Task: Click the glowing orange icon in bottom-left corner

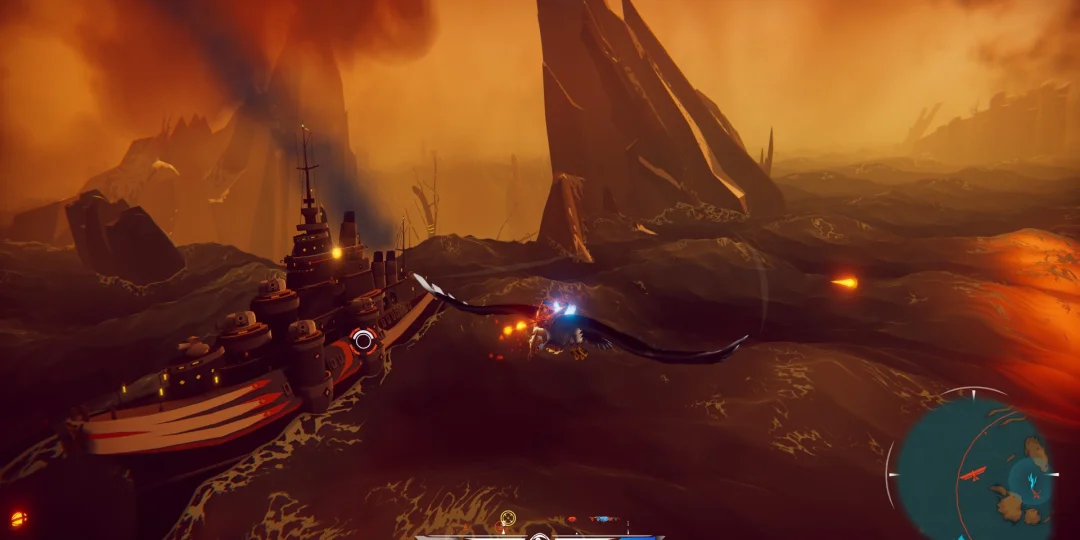Action: [17, 518]
